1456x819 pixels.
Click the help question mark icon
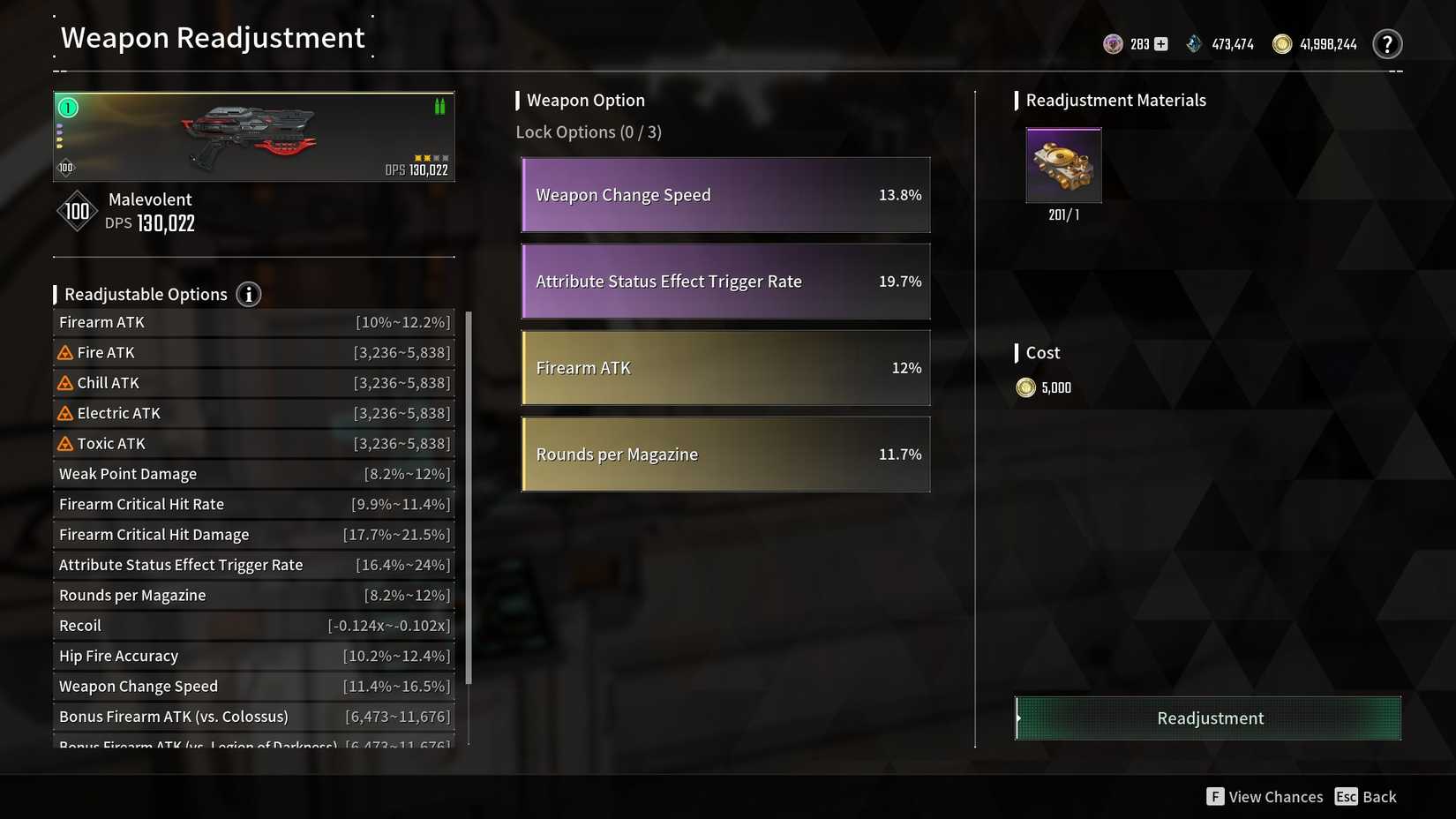pos(1388,43)
